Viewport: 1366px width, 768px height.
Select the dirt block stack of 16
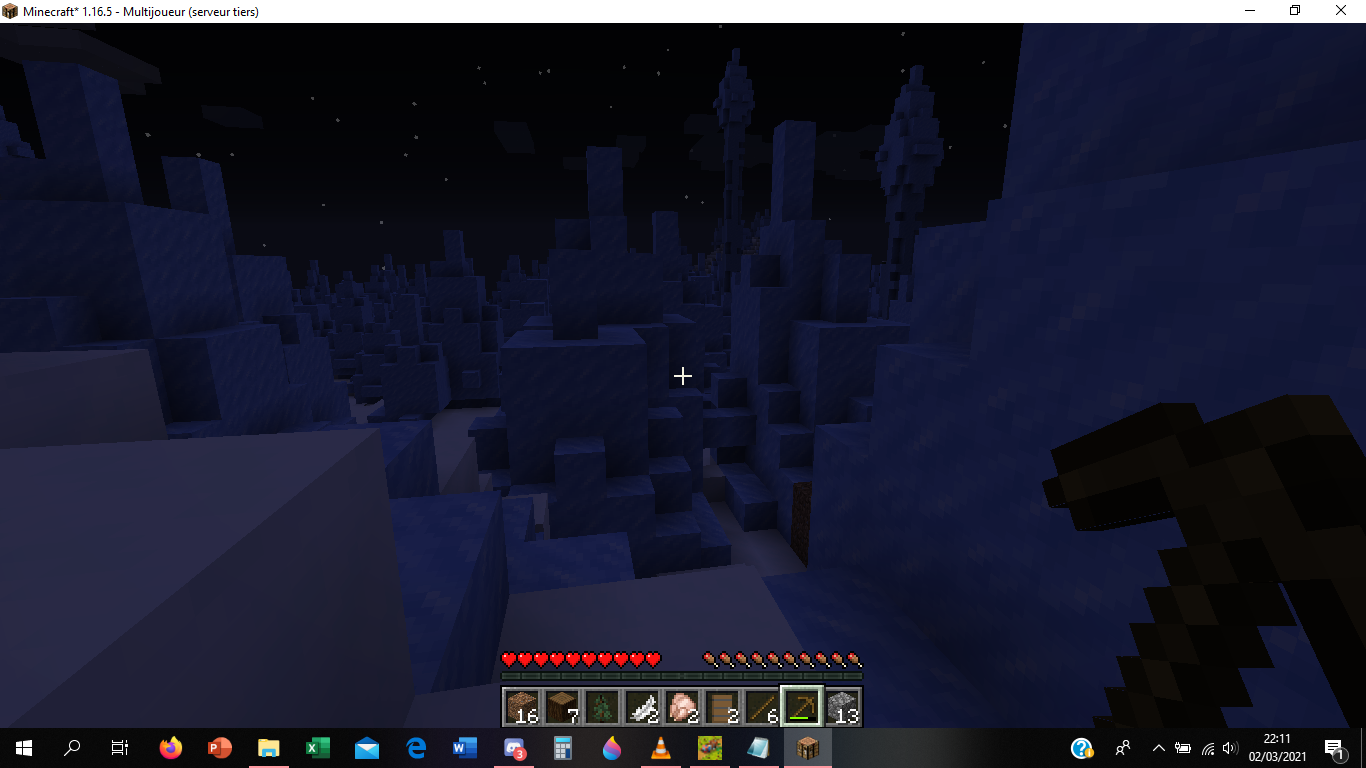[521, 706]
